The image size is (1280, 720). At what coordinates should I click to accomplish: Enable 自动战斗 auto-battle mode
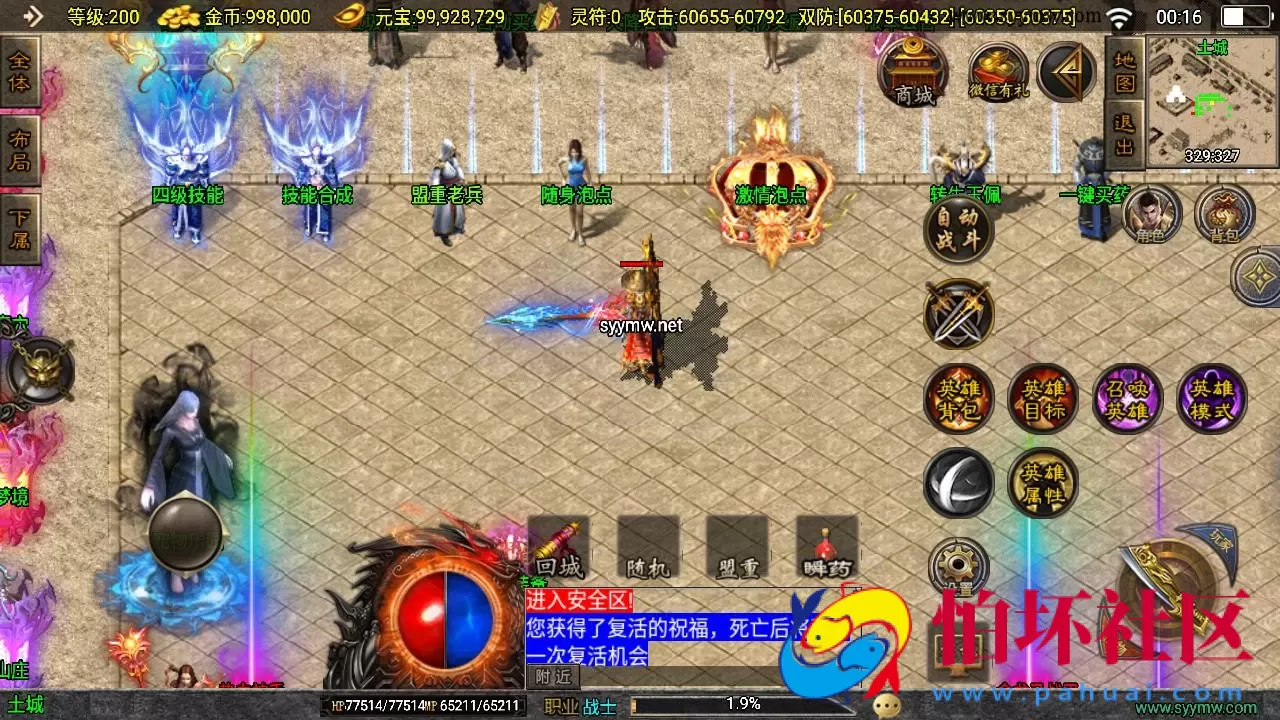pyautogui.click(x=958, y=230)
